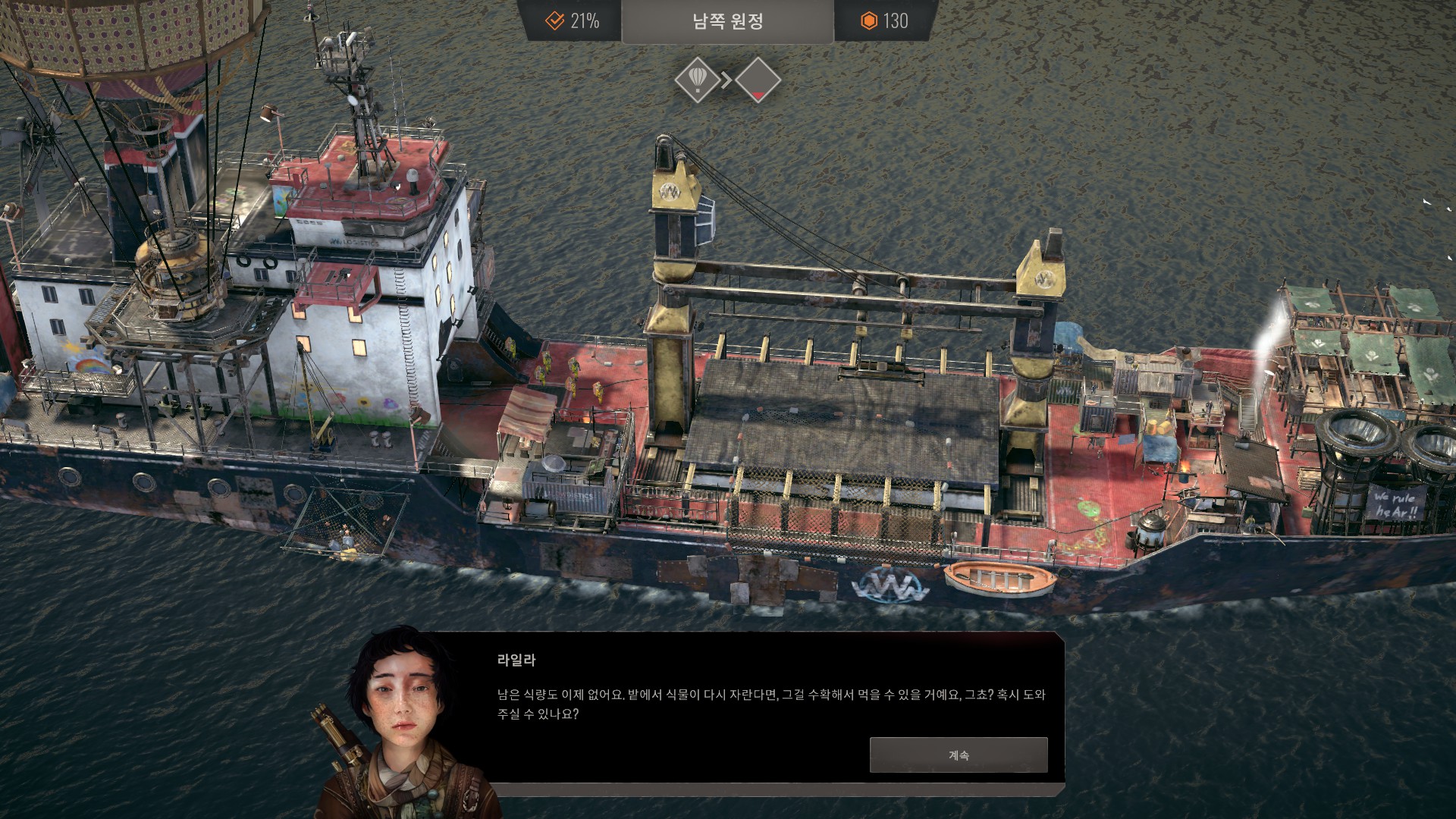Open the 남쪽 원정 expedition panel
This screenshot has width=1456, height=819.
(727, 21)
